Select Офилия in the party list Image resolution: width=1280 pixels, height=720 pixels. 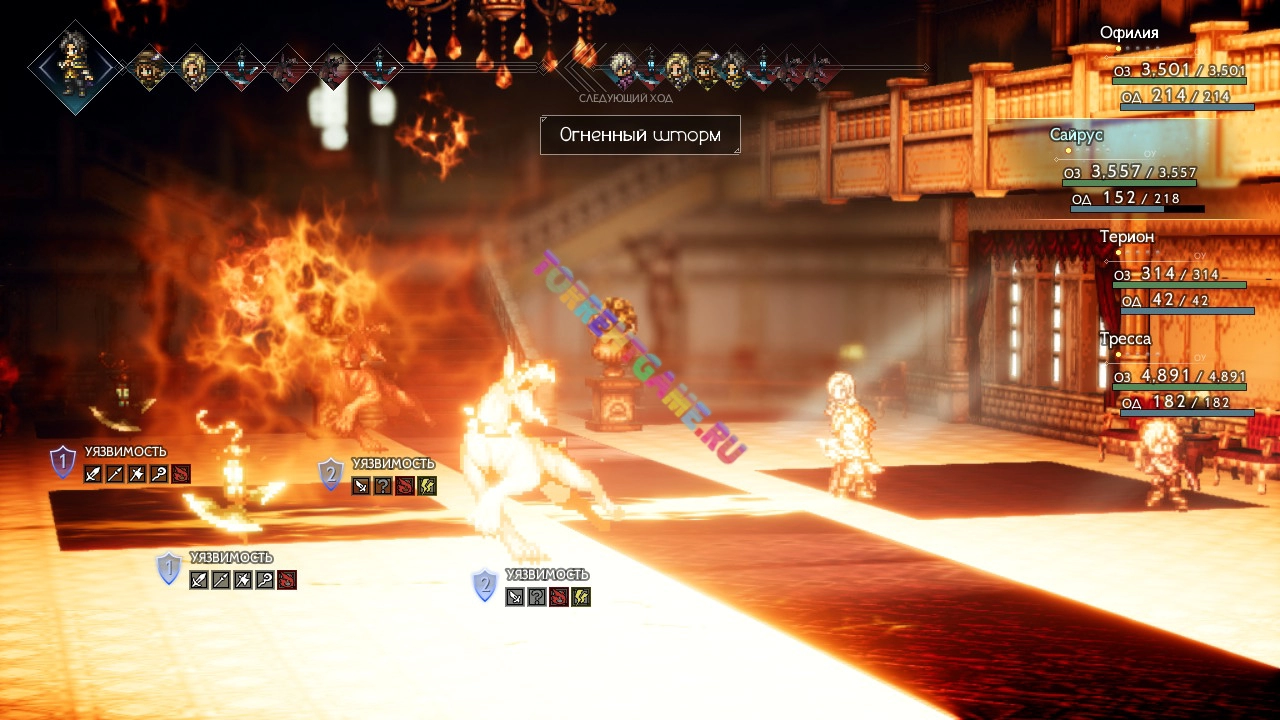pyautogui.click(x=1129, y=33)
